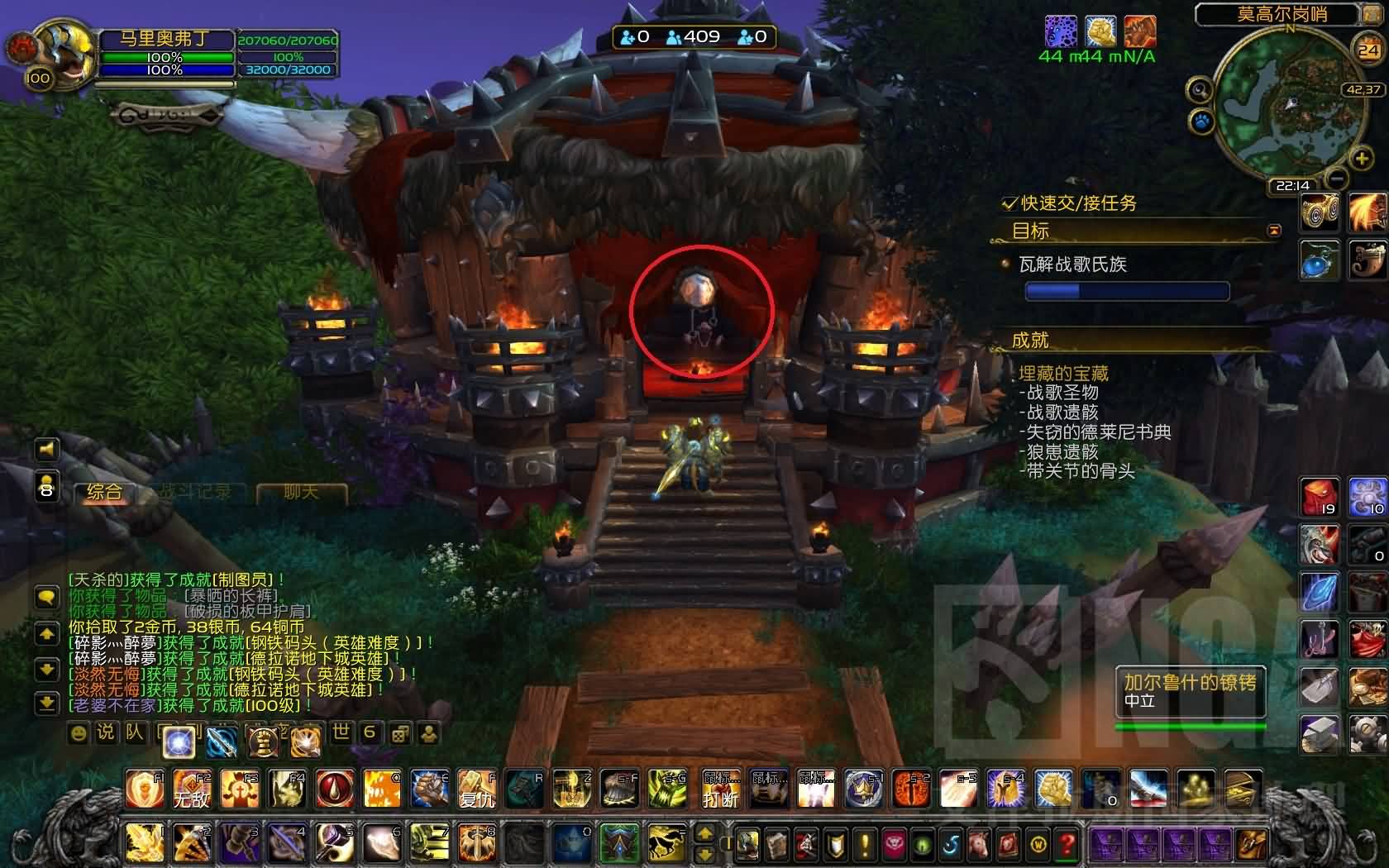The height and width of the screenshot is (868, 1389).
Task: Toggle the 快速交/接任务 checkbox
Action: [1009, 203]
